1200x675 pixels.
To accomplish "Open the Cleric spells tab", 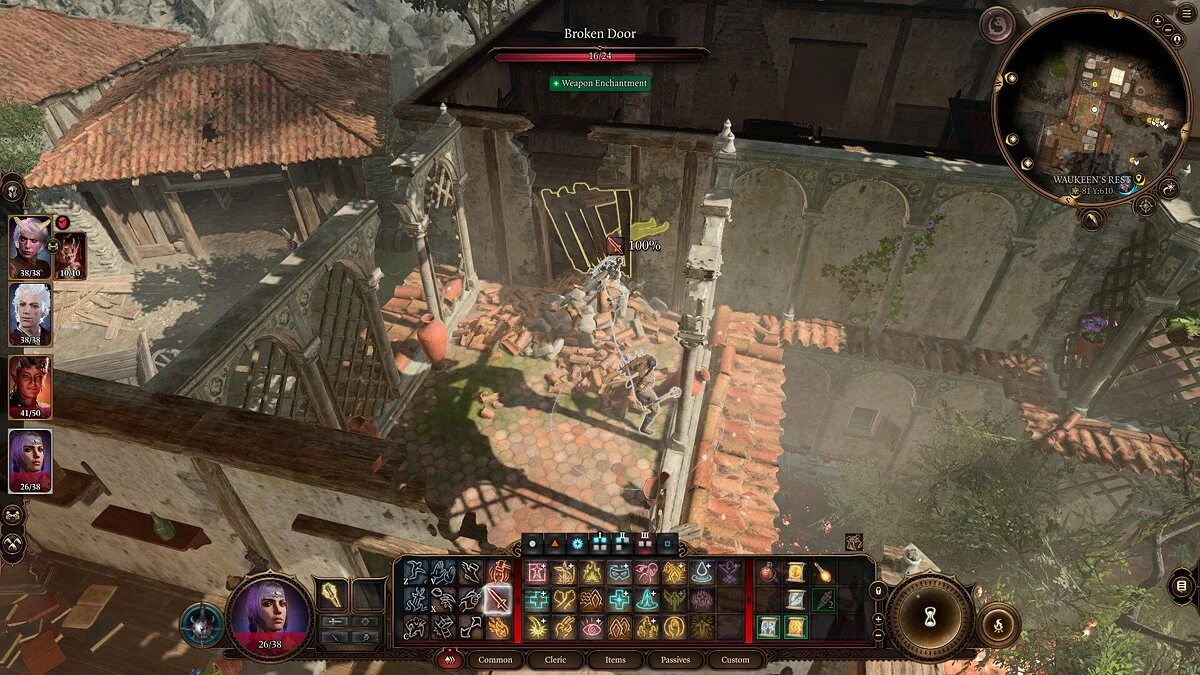I will pyautogui.click(x=555, y=660).
